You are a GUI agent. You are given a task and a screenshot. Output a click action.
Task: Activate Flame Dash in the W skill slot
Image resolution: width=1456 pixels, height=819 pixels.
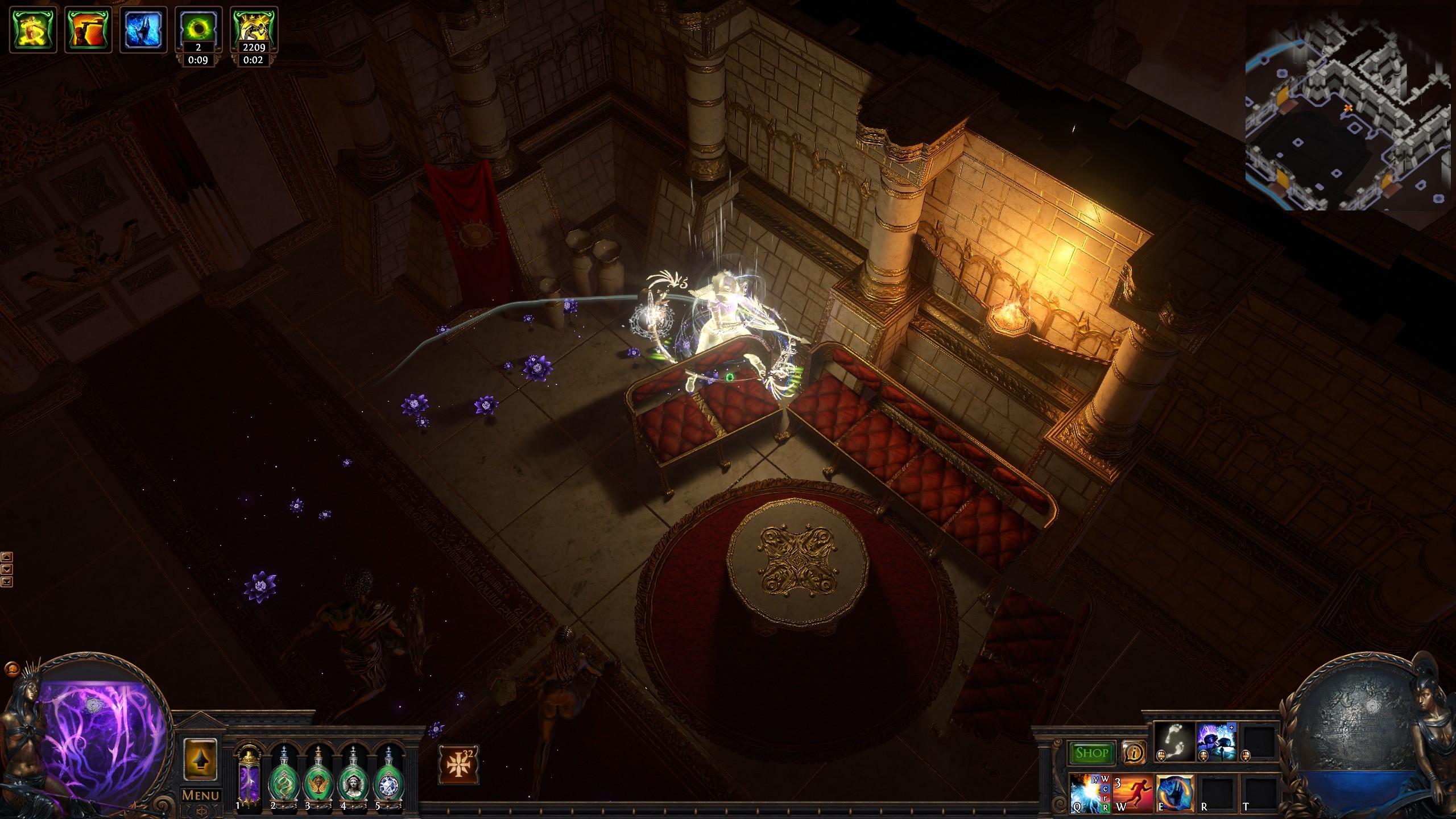click(1133, 794)
